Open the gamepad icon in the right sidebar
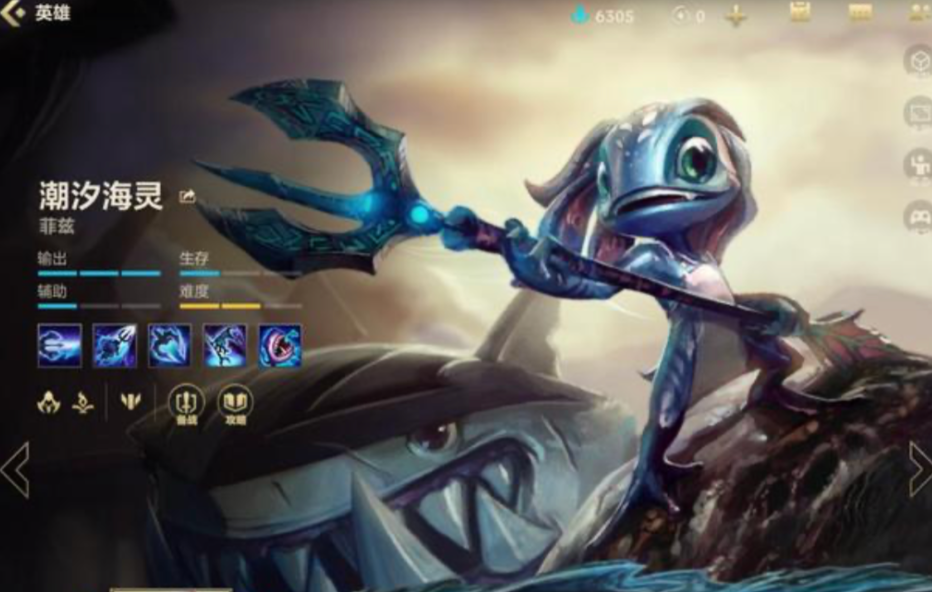This screenshot has height=592, width=932. [917, 215]
